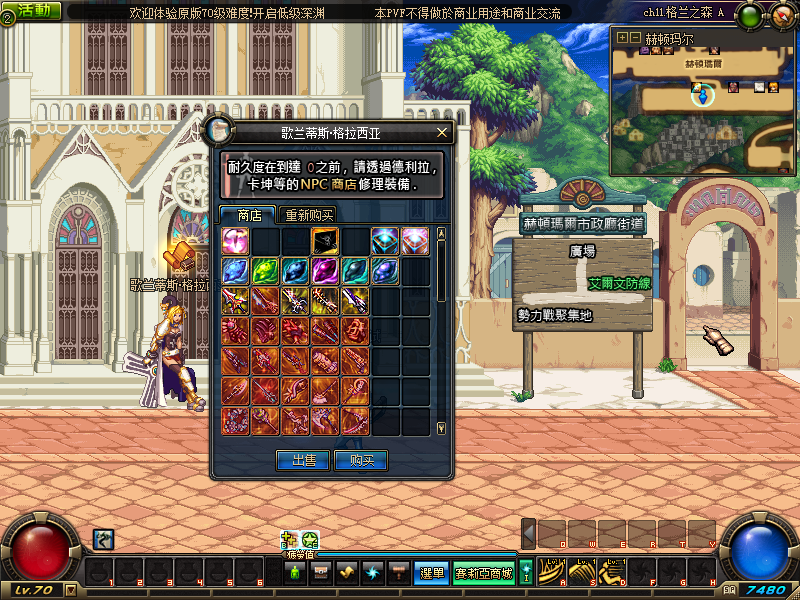The image size is (800, 600).
Task: Zoom out the minimap with minus button
Action: [x=634, y=38]
